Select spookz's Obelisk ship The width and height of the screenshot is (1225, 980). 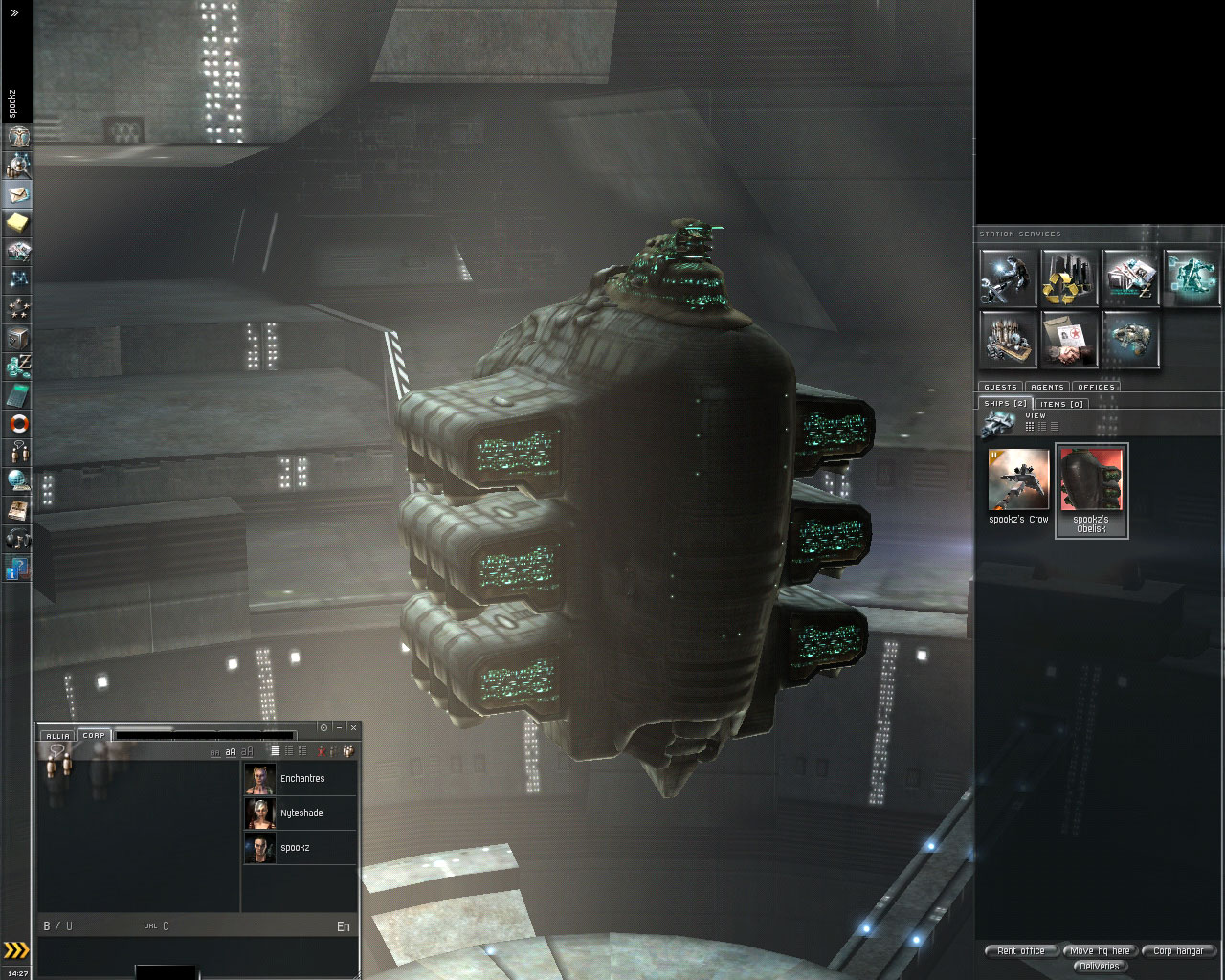[x=1091, y=489]
